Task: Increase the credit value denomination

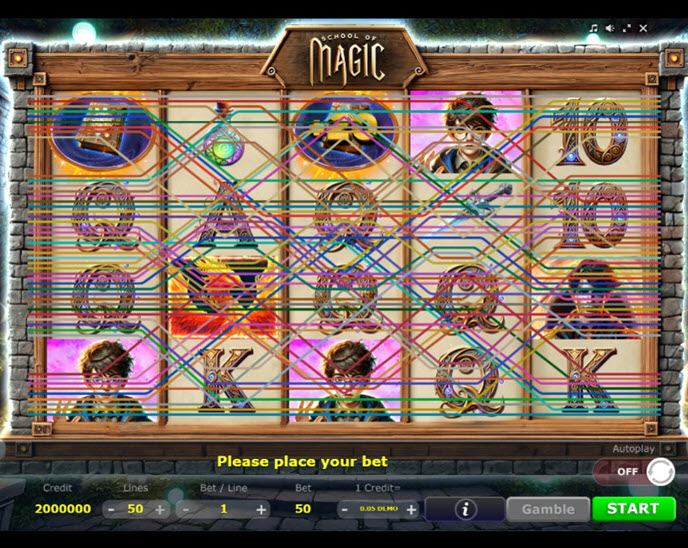Action: pos(411,509)
